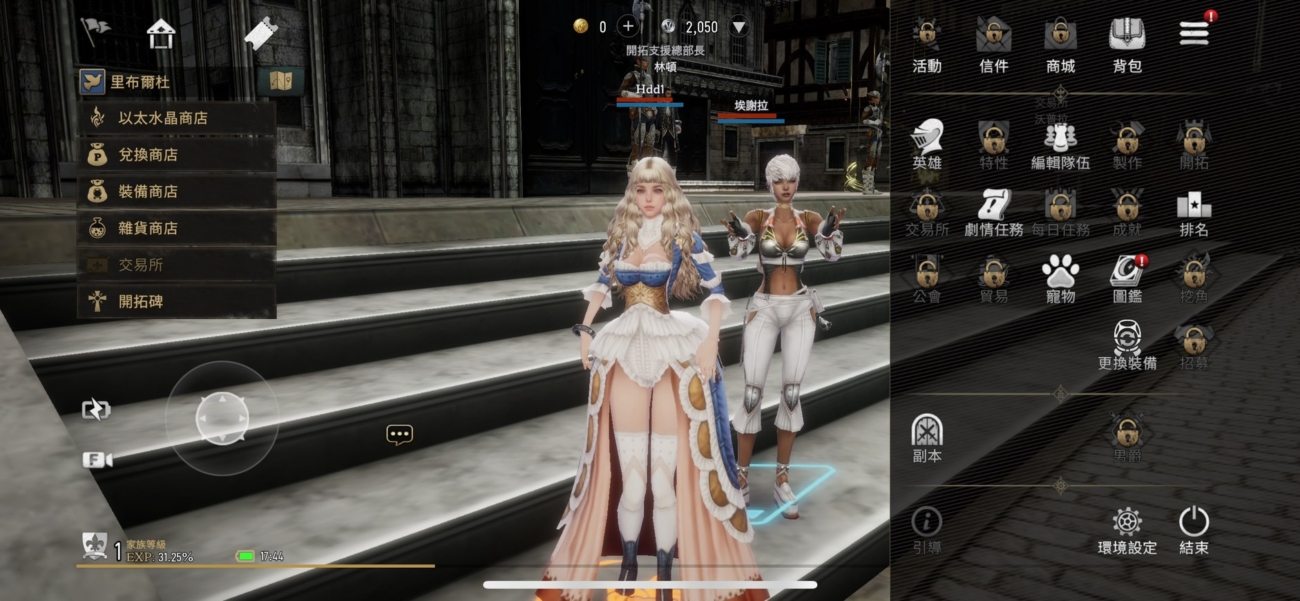The height and width of the screenshot is (601, 1300).
Task: Open the 開拓碑 entry
Action: point(176,301)
